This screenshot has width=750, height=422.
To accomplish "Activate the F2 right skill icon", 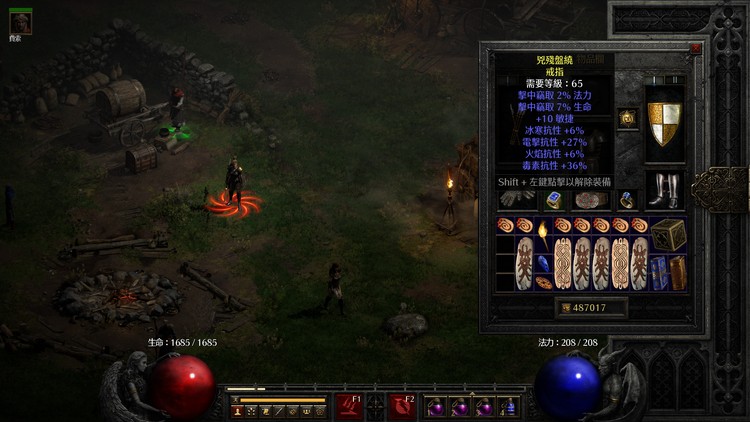I will click(x=403, y=405).
